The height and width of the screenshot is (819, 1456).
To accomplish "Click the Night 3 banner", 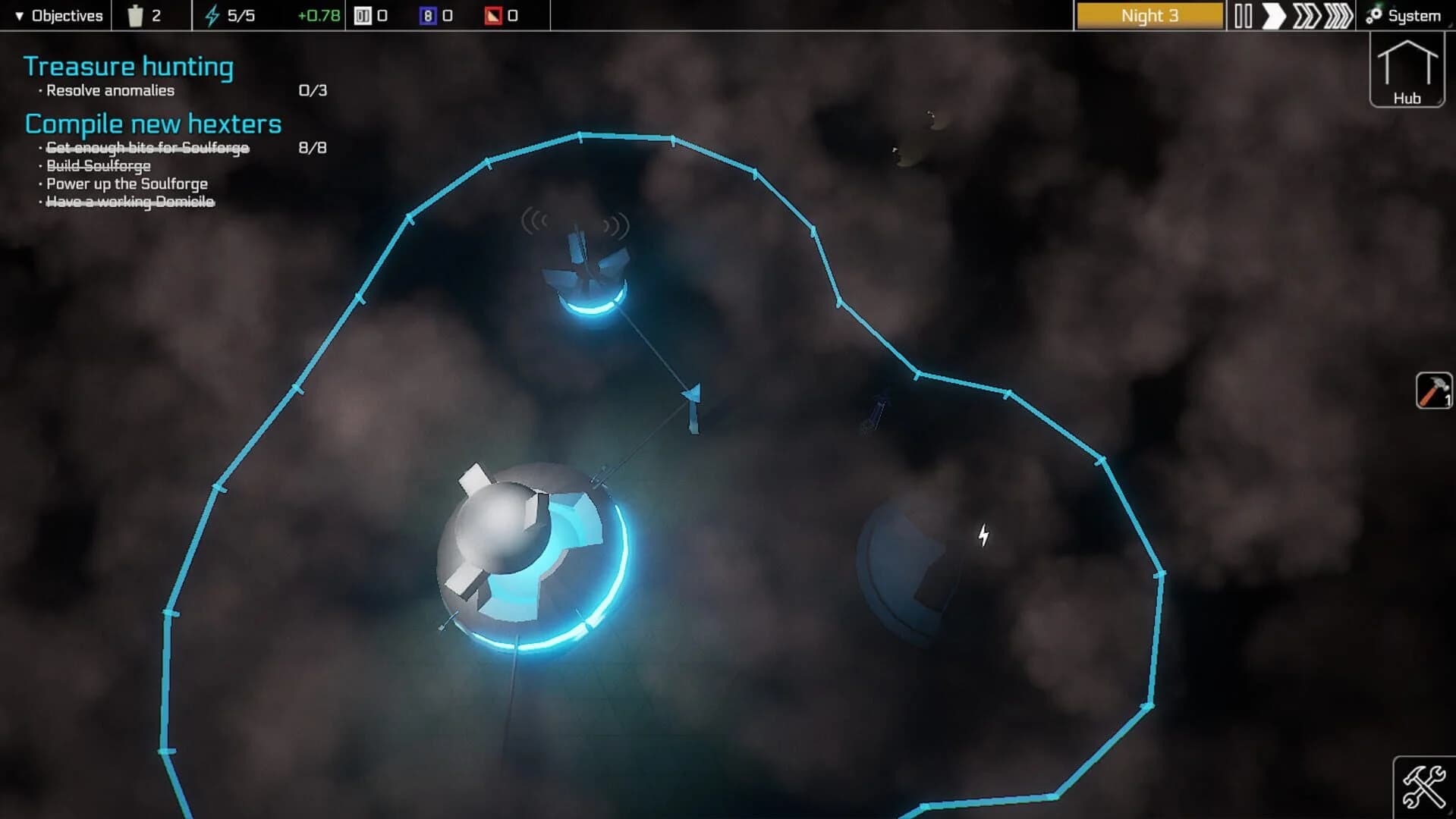I will pos(1148,14).
